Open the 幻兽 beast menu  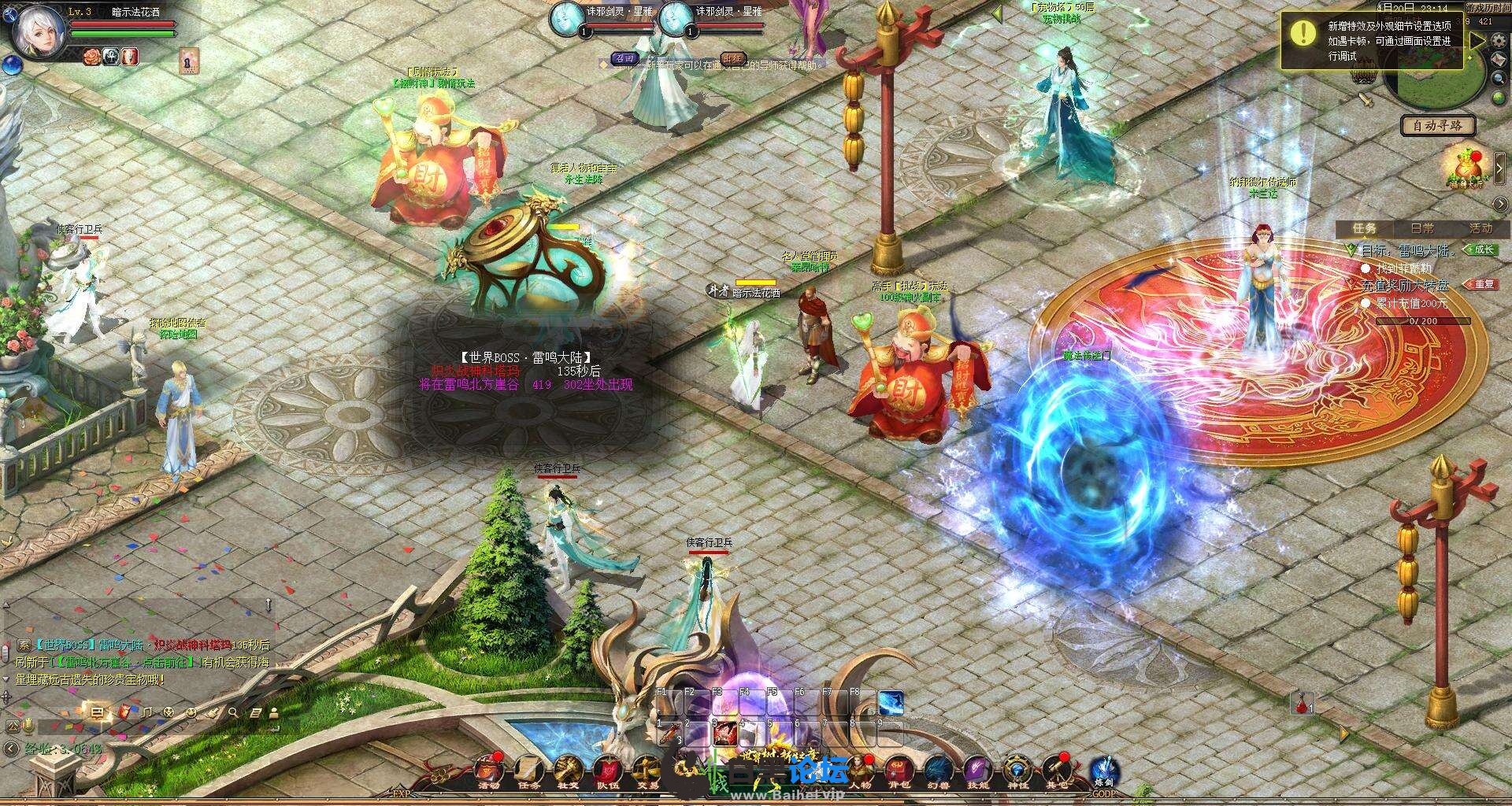coord(938,769)
